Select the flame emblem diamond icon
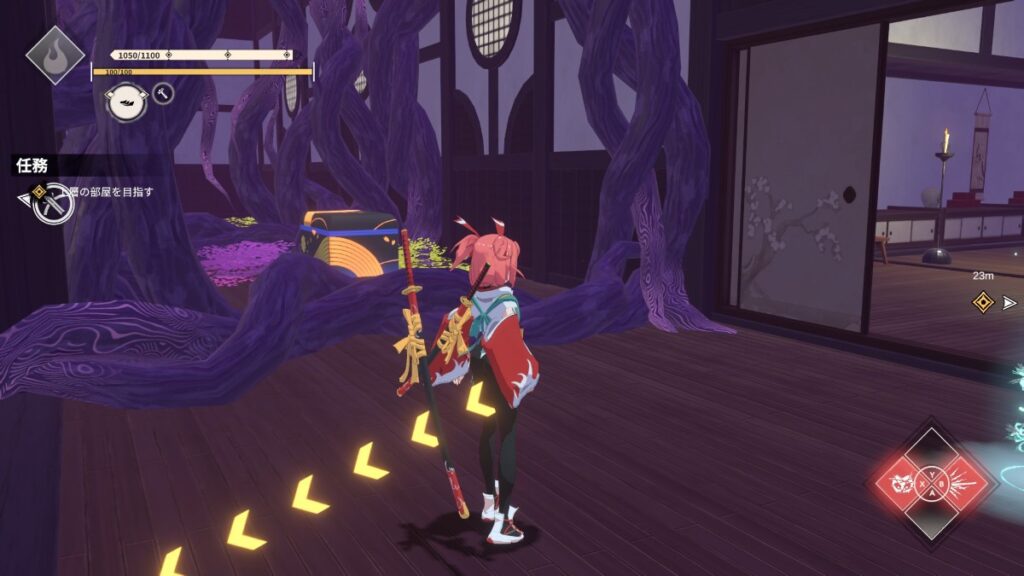Screen dimensions: 1024x576 (54, 54)
